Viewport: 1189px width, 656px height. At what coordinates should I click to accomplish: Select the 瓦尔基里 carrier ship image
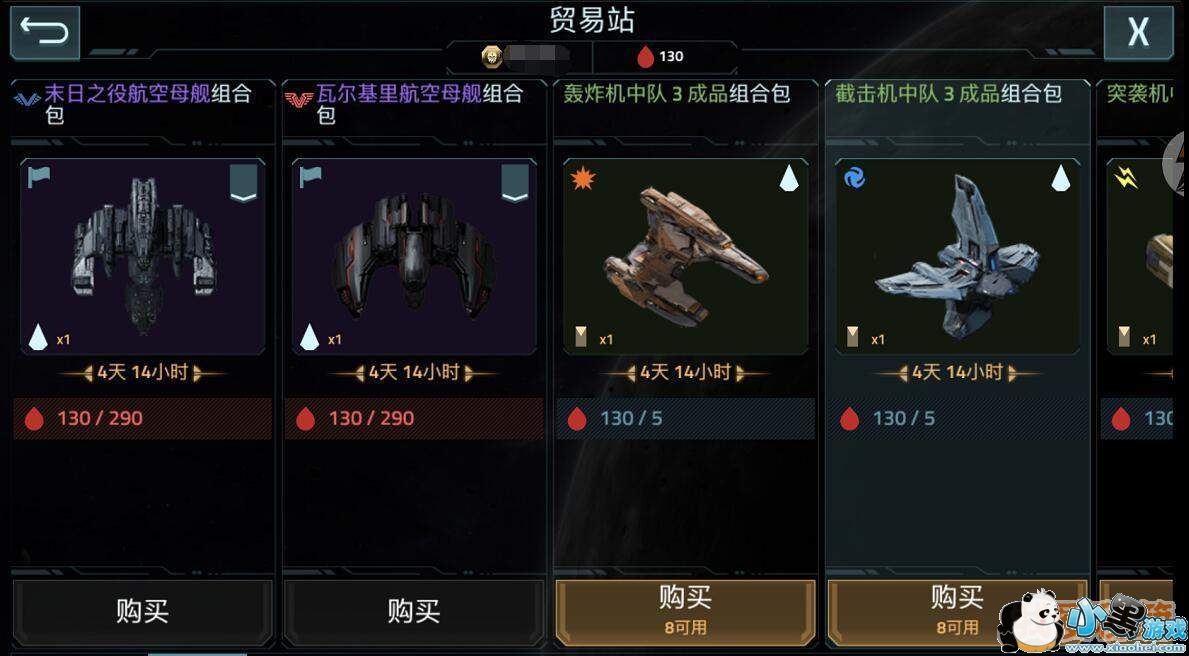414,256
